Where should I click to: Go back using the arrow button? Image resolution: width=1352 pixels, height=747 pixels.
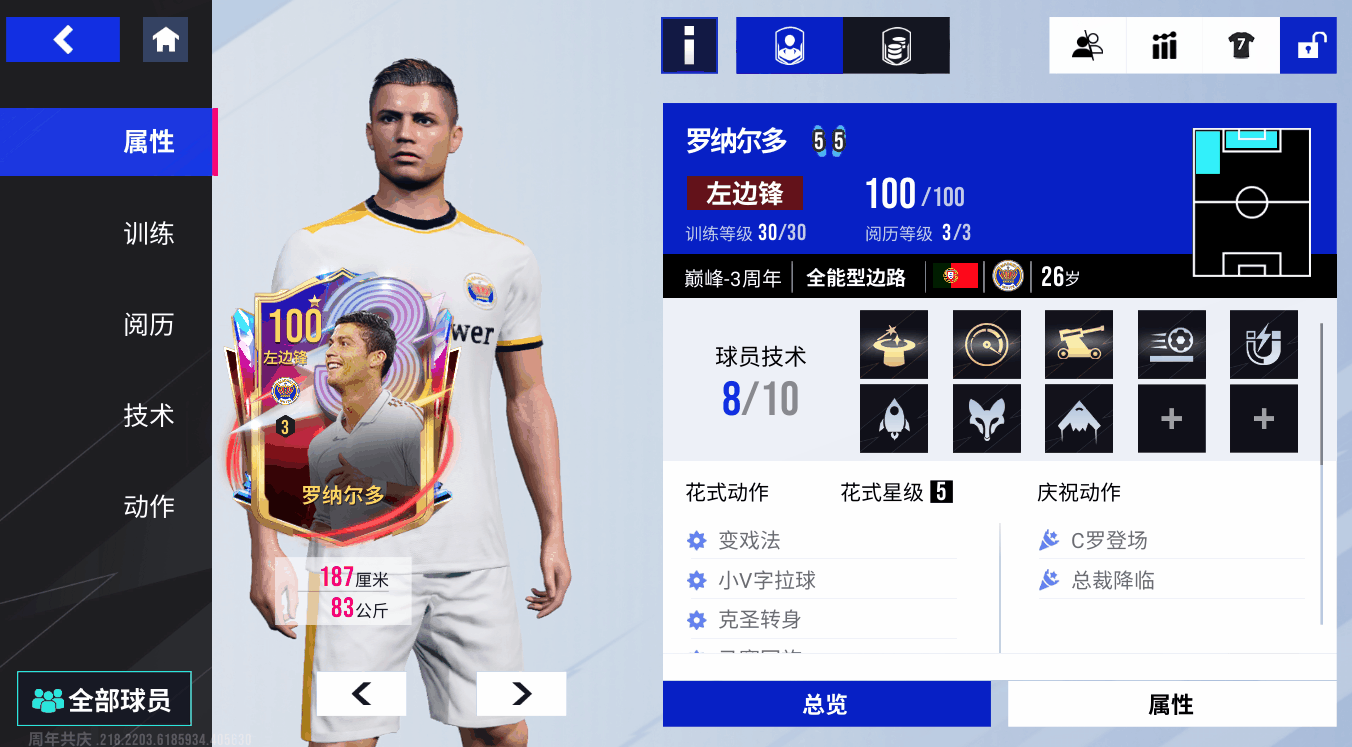(x=63, y=40)
